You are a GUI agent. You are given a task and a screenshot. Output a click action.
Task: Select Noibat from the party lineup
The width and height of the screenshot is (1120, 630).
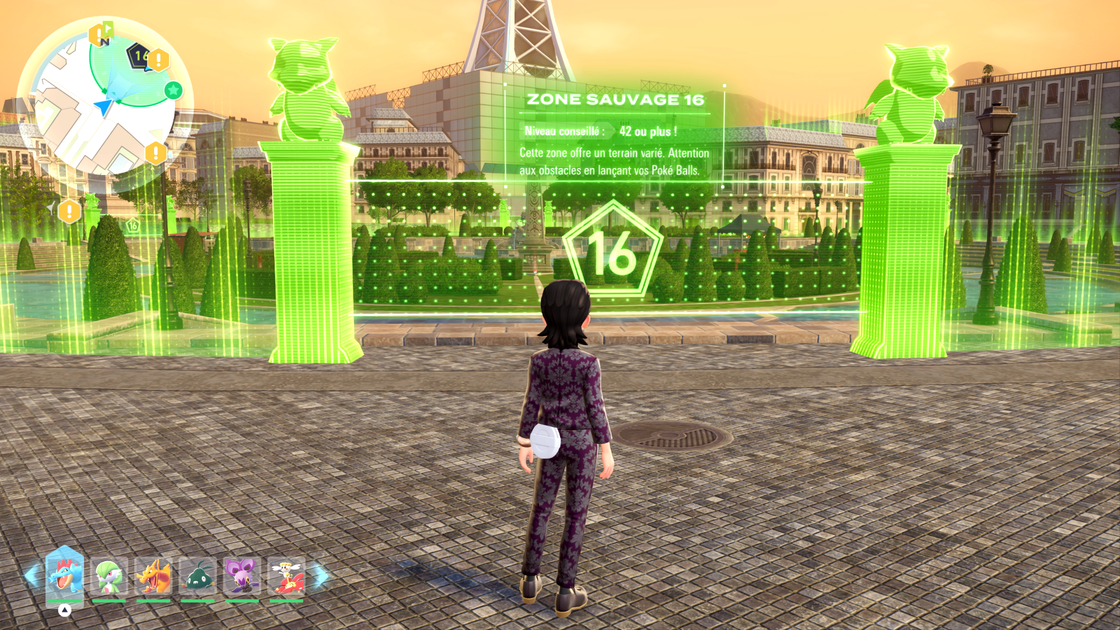[242, 577]
